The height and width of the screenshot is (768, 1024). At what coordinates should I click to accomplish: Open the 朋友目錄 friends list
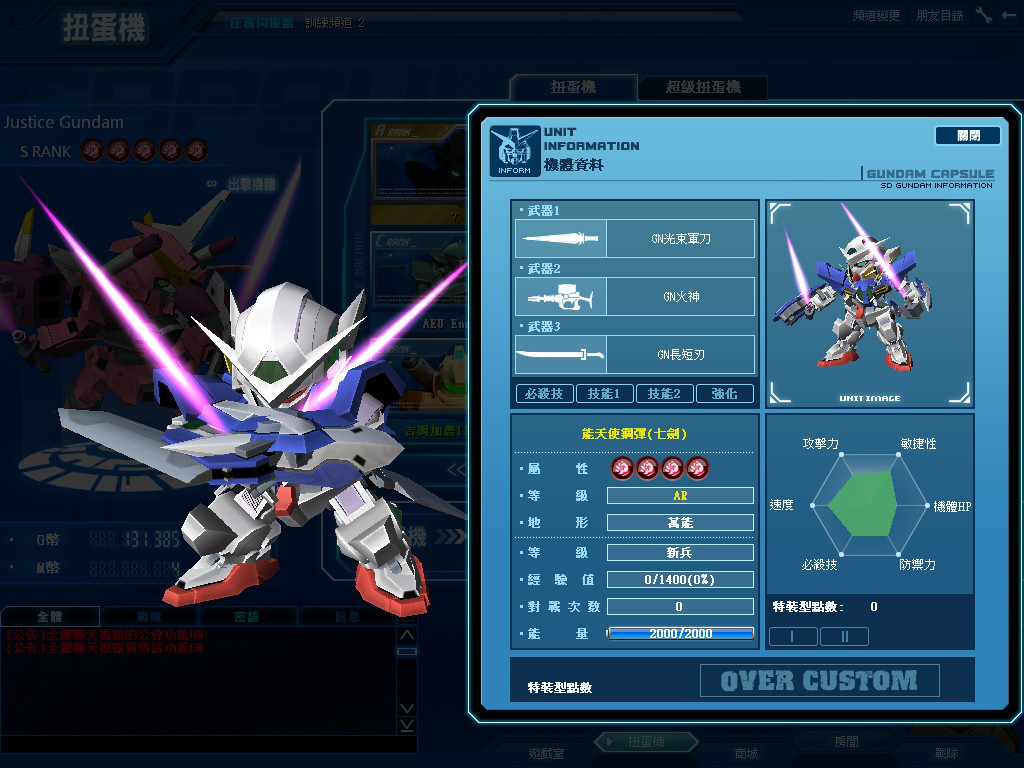(x=940, y=16)
